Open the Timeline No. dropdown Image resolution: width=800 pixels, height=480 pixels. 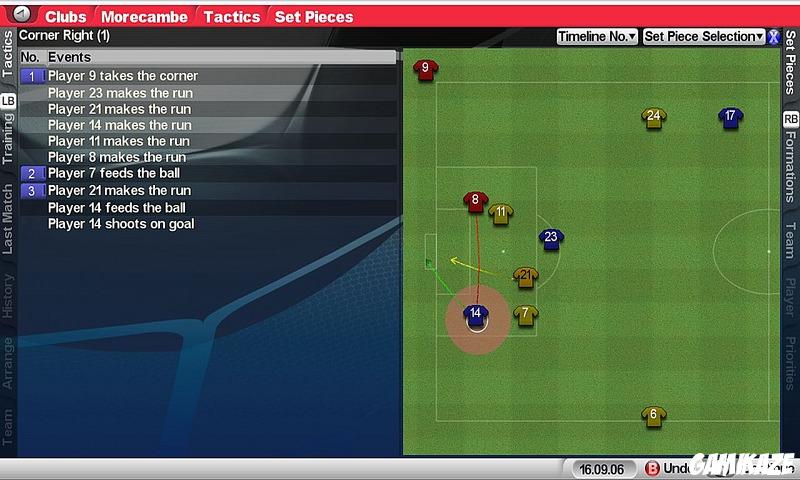point(597,37)
